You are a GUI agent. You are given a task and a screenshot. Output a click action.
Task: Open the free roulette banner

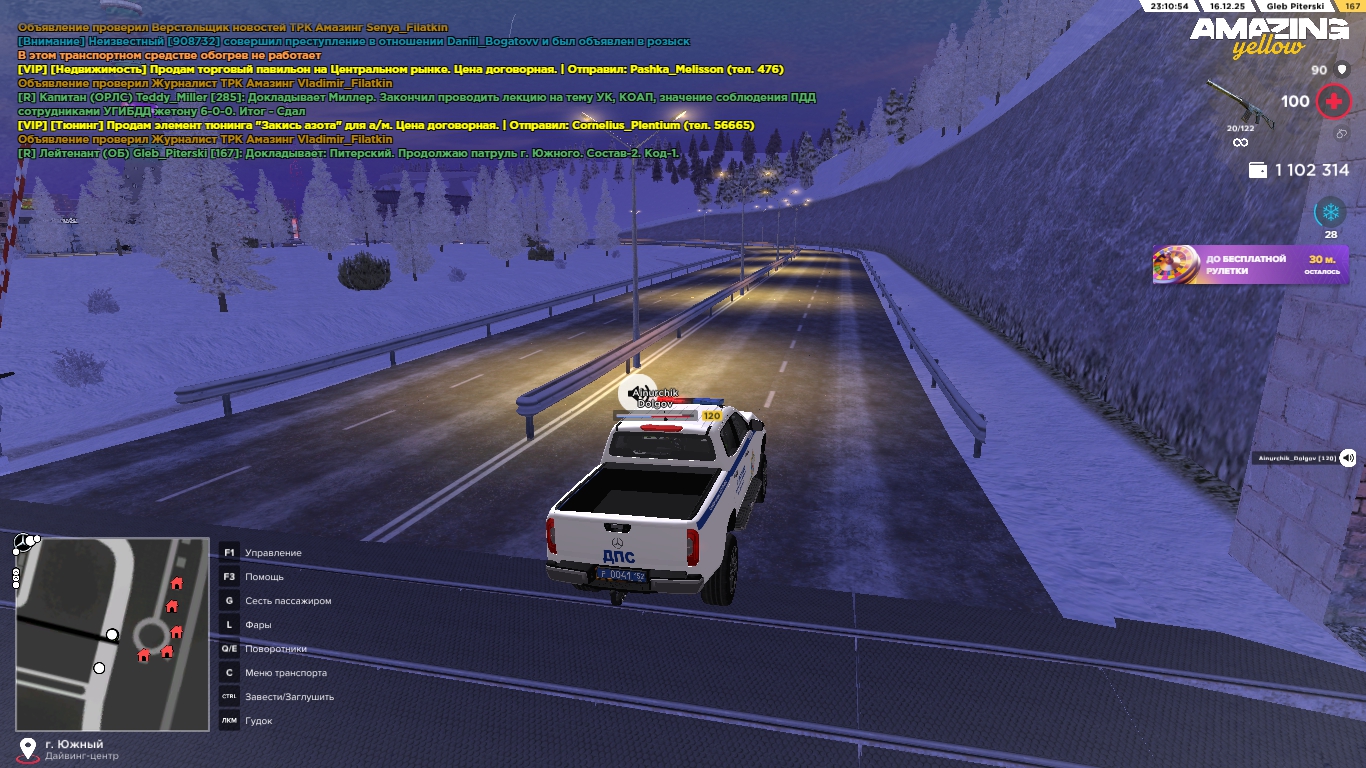pyautogui.click(x=1250, y=265)
